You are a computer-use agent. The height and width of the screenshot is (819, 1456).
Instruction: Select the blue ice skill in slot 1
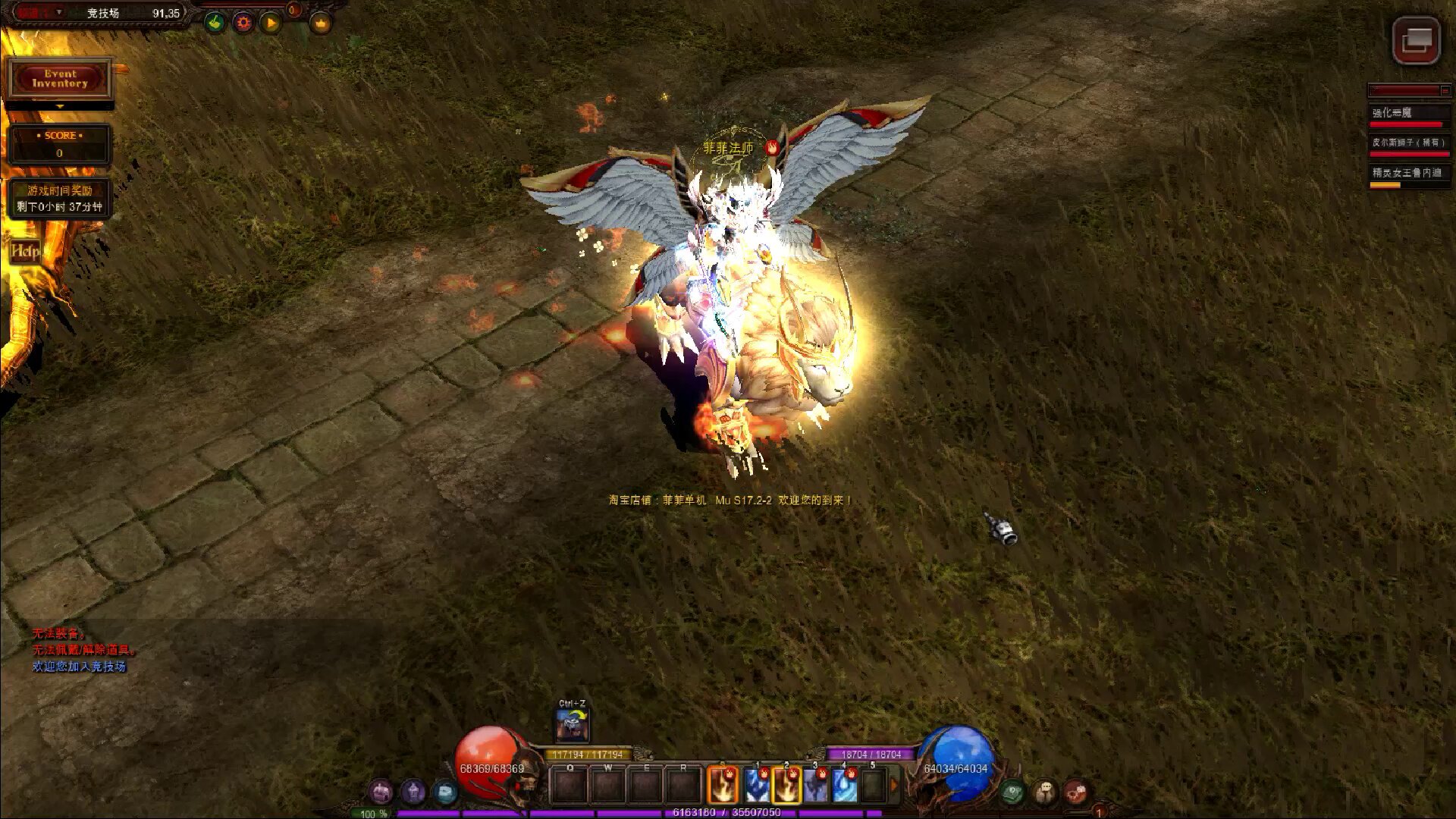[x=756, y=785]
